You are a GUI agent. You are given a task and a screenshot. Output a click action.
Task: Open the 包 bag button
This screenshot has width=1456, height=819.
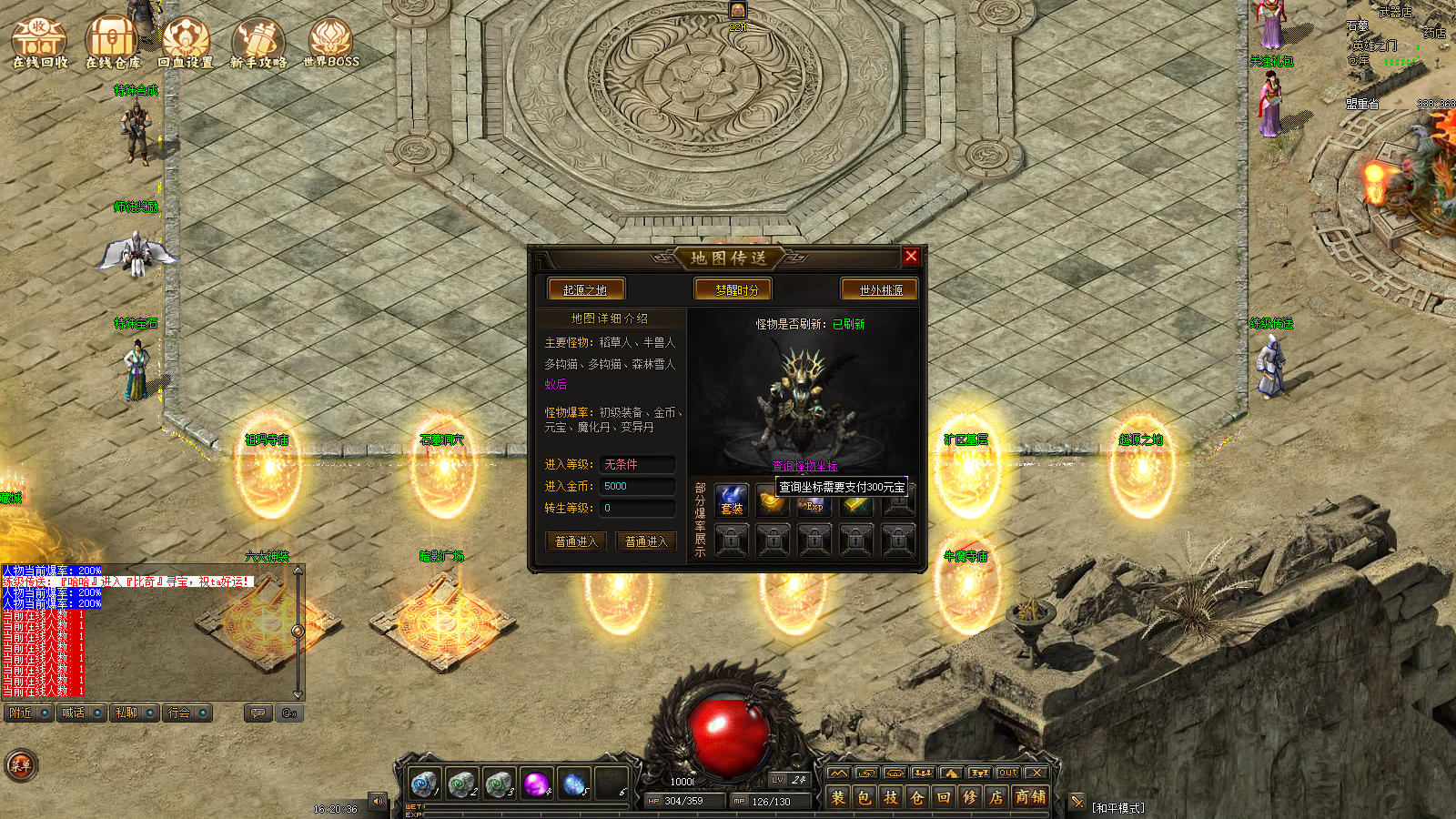click(864, 797)
